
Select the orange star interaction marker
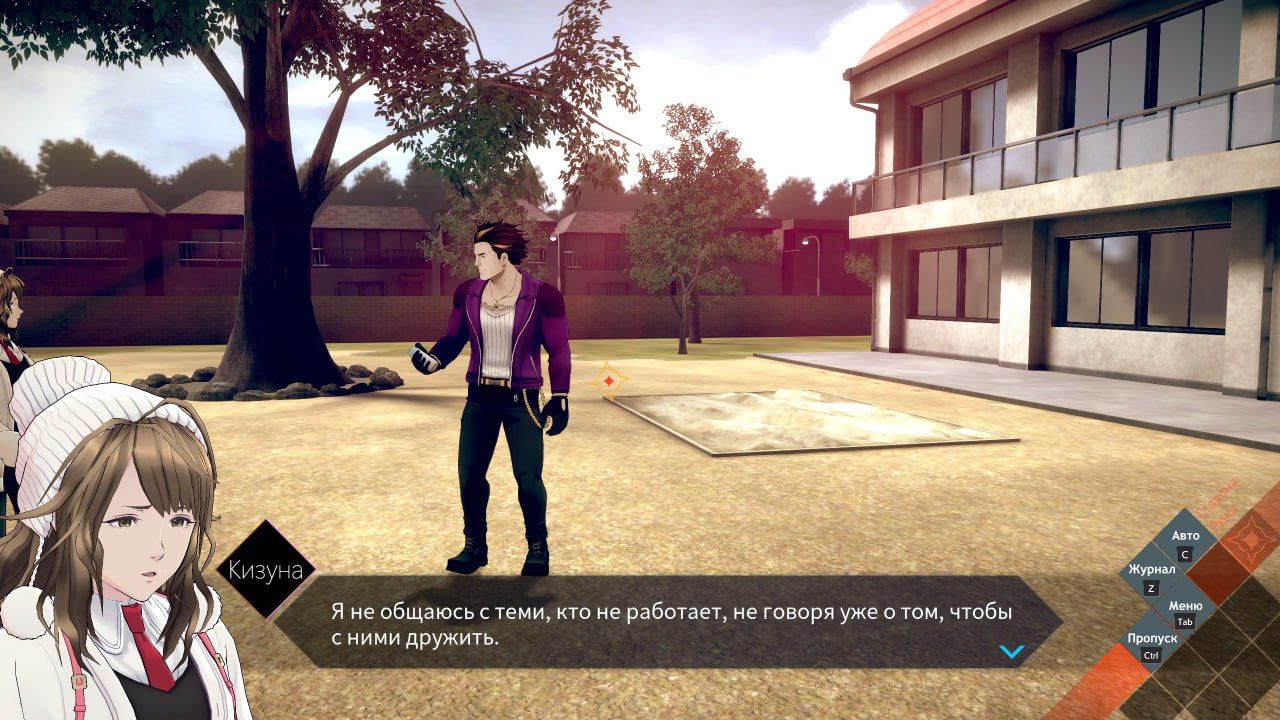pos(607,381)
